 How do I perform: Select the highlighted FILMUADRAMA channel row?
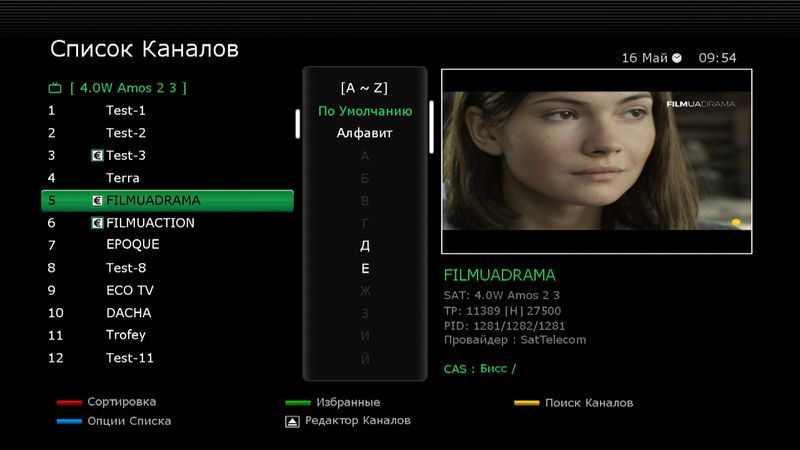(x=167, y=200)
